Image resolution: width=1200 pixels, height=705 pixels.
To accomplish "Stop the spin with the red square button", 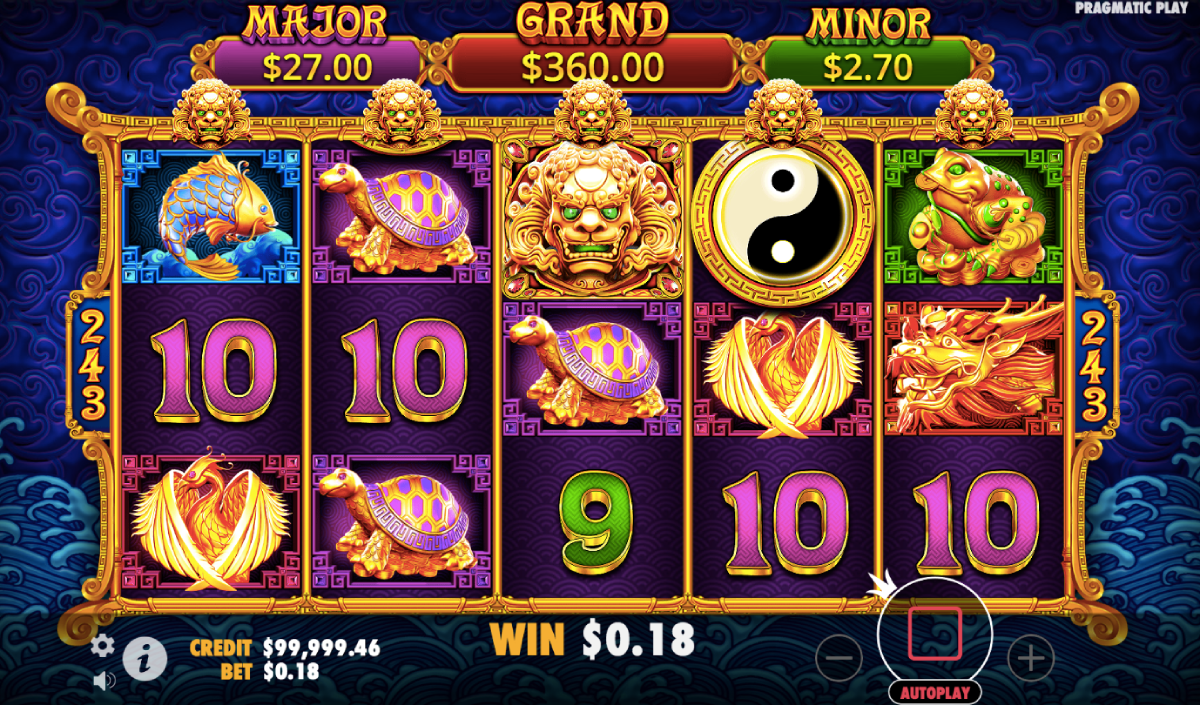I will 934,633.
